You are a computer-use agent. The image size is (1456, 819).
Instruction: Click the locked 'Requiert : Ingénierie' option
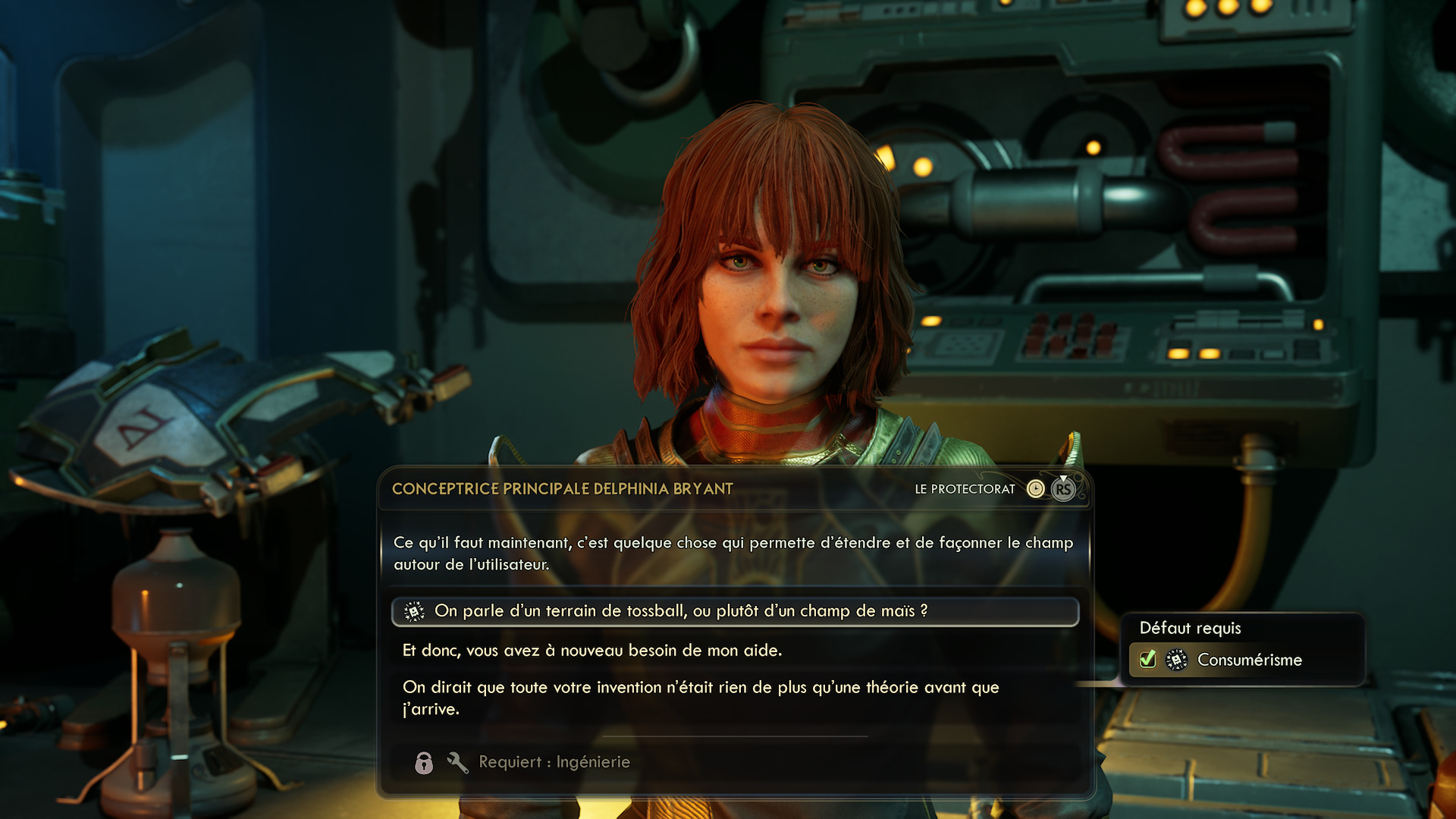coord(554,762)
